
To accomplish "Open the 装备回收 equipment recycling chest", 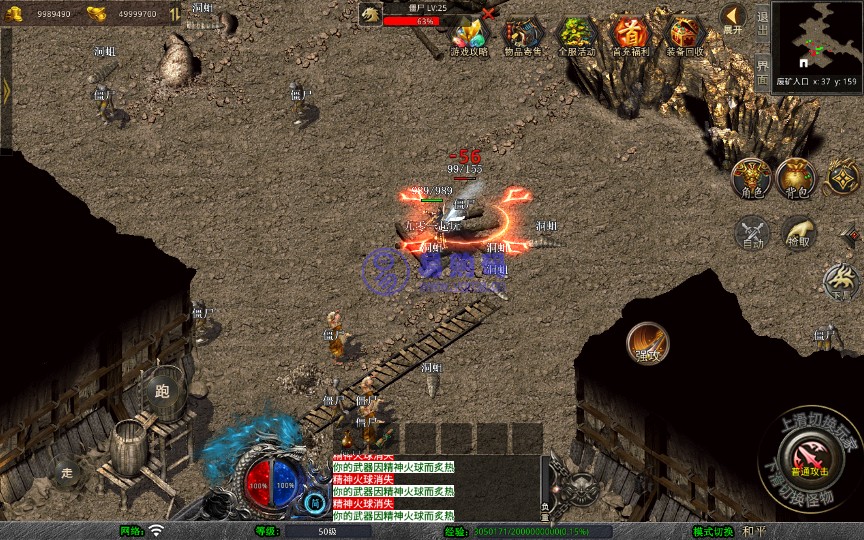I will [x=684, y=36].
